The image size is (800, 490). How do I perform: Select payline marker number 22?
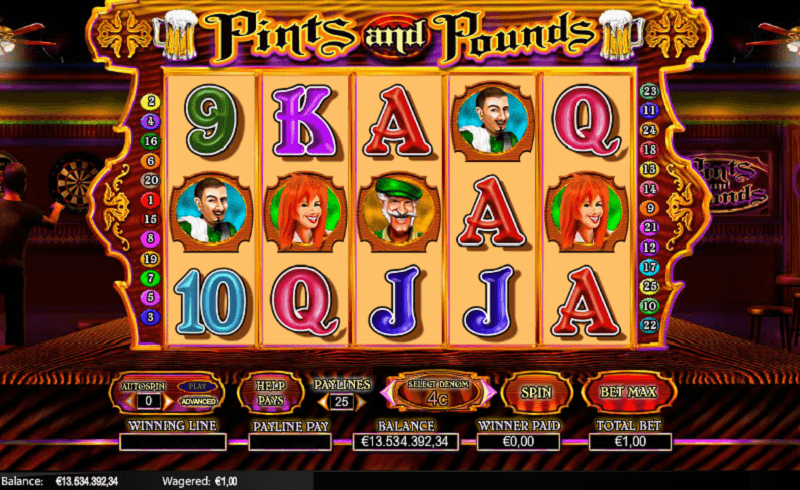pyautogui.click(x=648, y=325)
